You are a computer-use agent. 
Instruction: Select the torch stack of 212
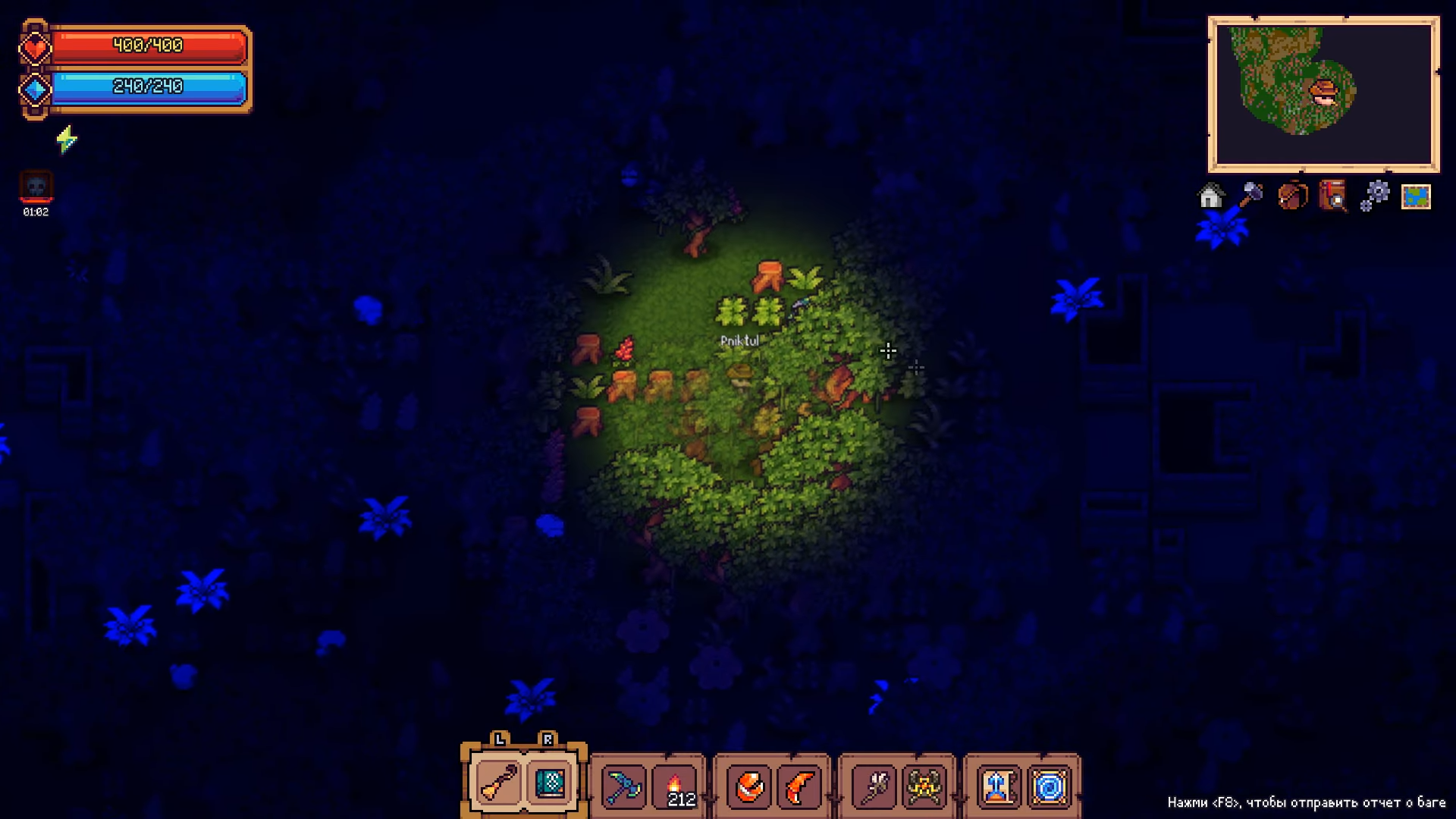point(677,787)
